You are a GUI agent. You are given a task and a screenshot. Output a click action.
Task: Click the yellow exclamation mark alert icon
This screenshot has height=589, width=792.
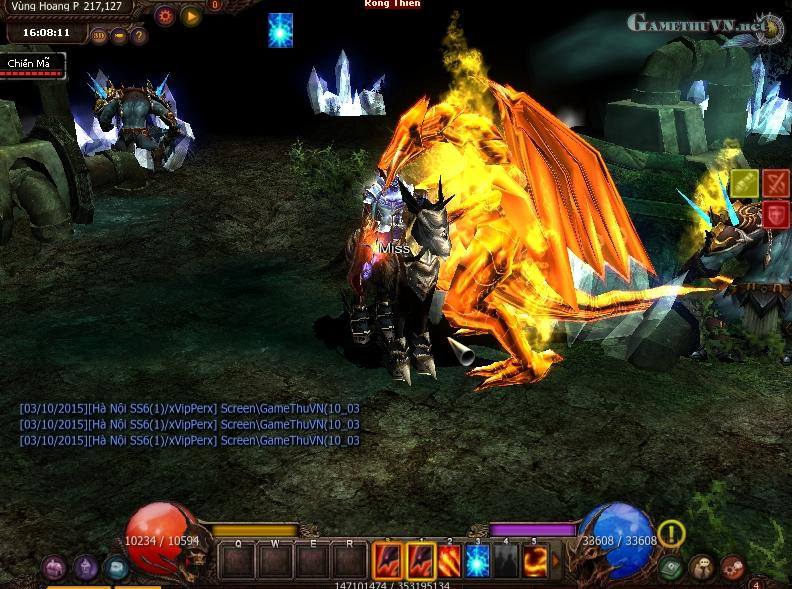click(x=671, y=533)
